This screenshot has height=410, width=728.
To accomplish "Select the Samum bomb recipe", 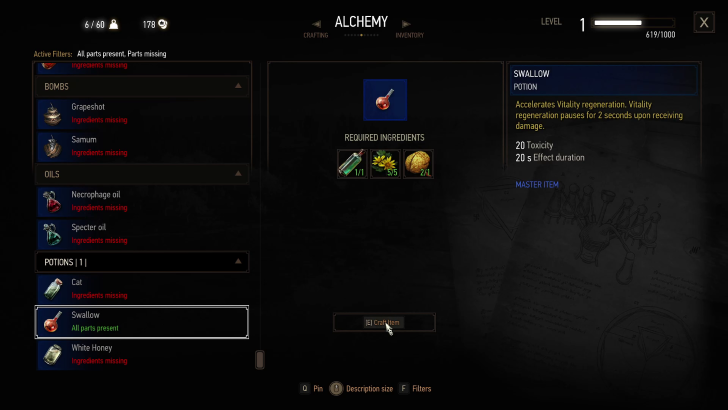I will click(x=141, y=146).
